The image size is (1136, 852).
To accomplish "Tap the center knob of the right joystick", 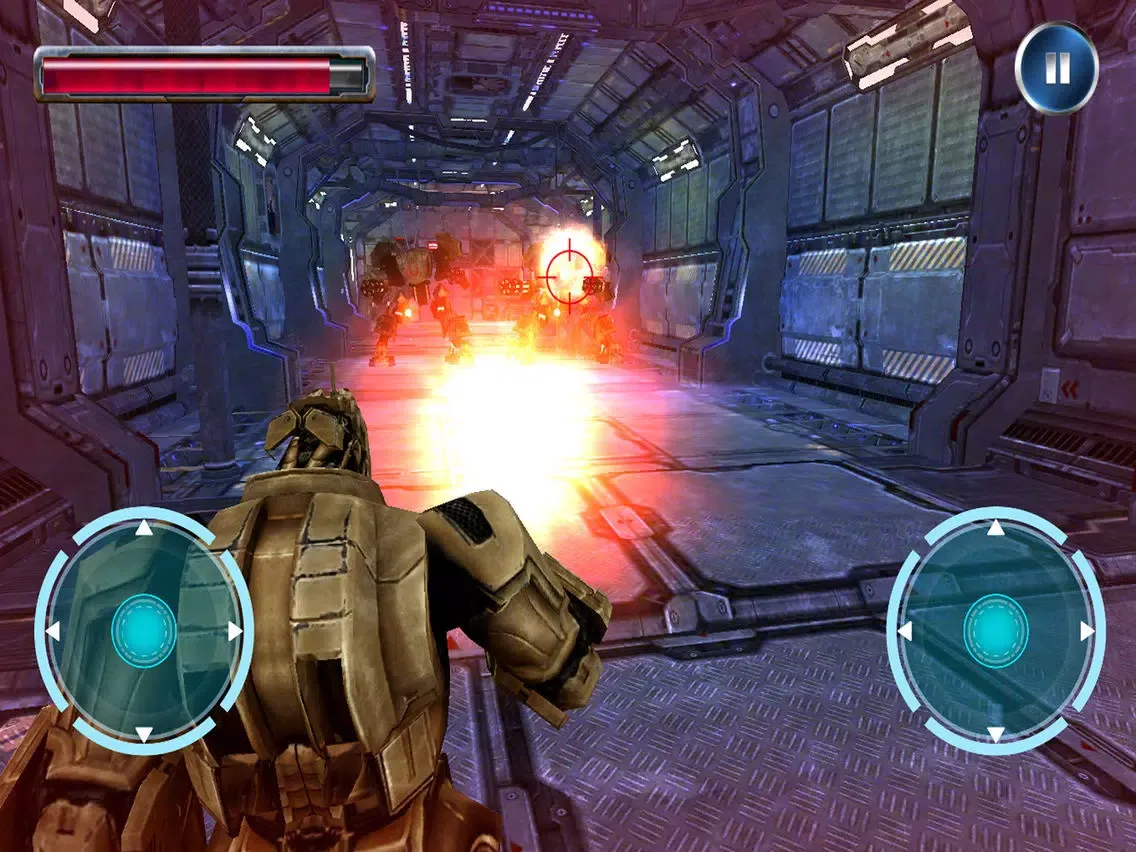I will 996,631.
